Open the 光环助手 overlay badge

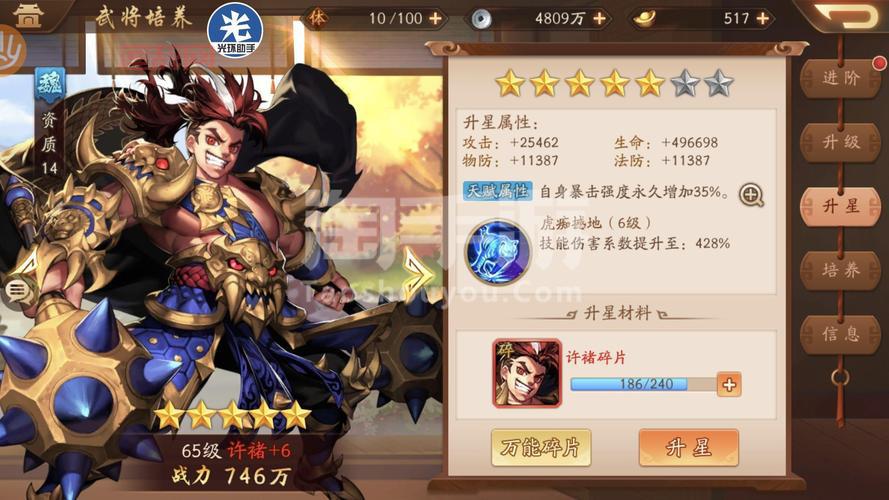[235, 30]
